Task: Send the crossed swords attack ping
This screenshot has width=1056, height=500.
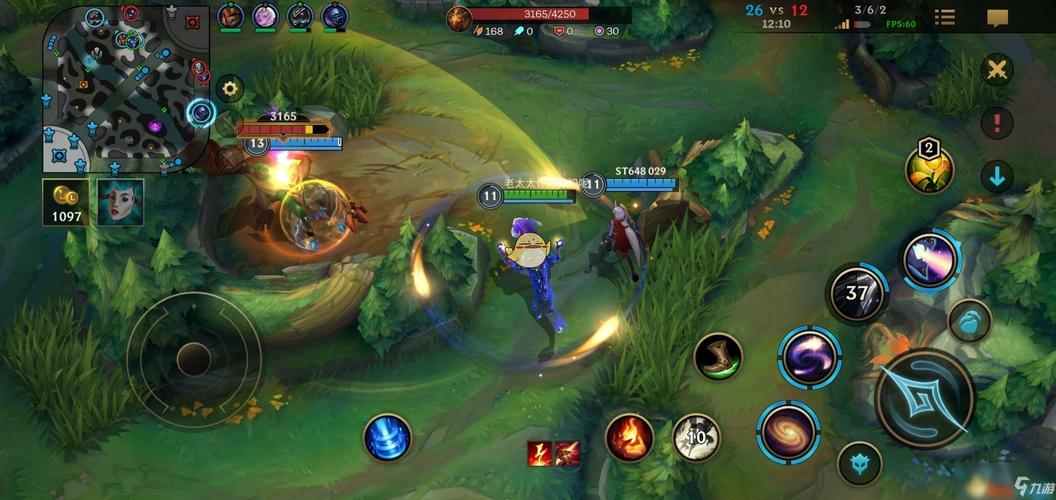Action: click(996, 70)
